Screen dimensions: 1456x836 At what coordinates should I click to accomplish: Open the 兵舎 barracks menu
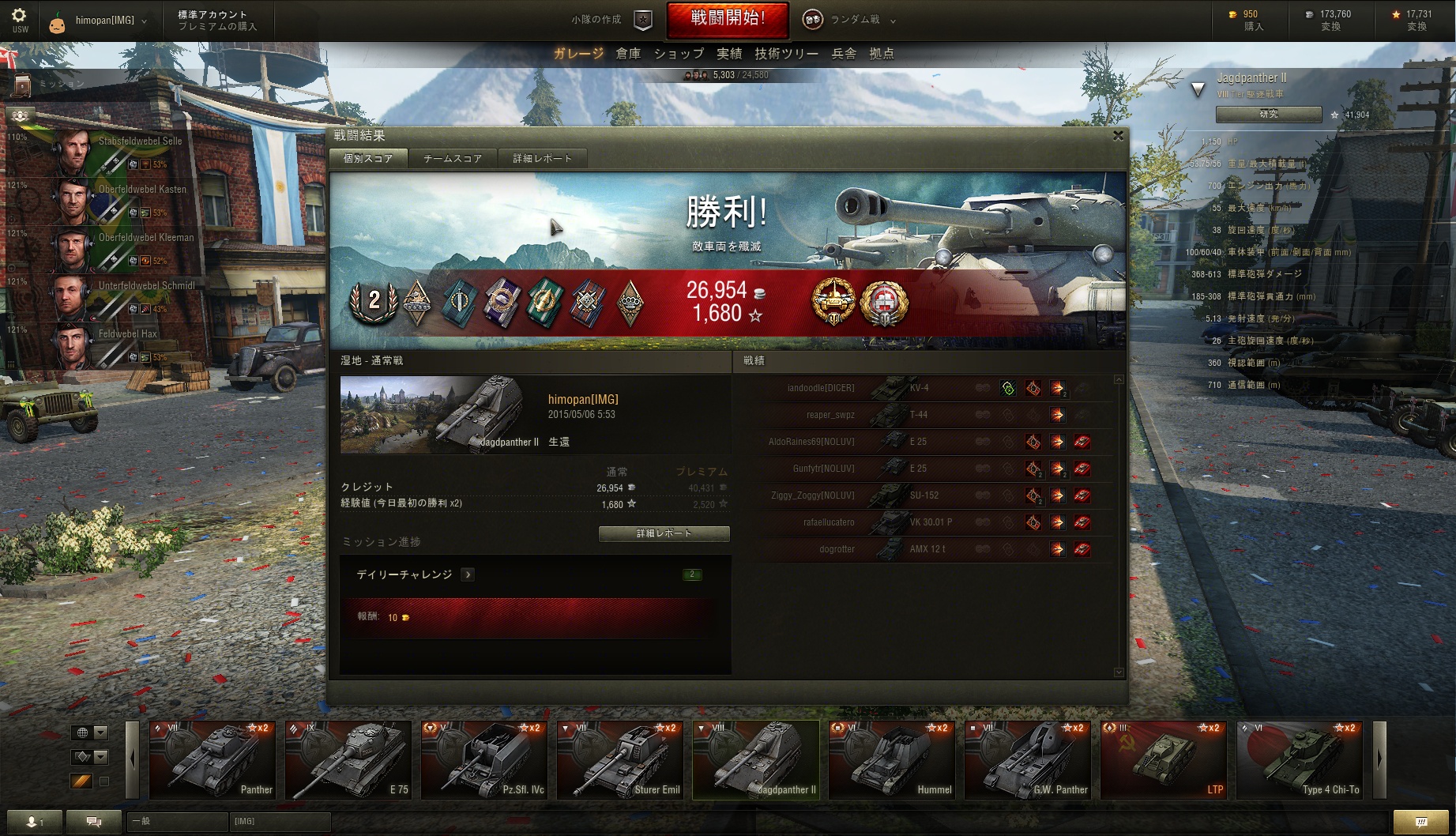pyautogui.click(x=844, y=54)
